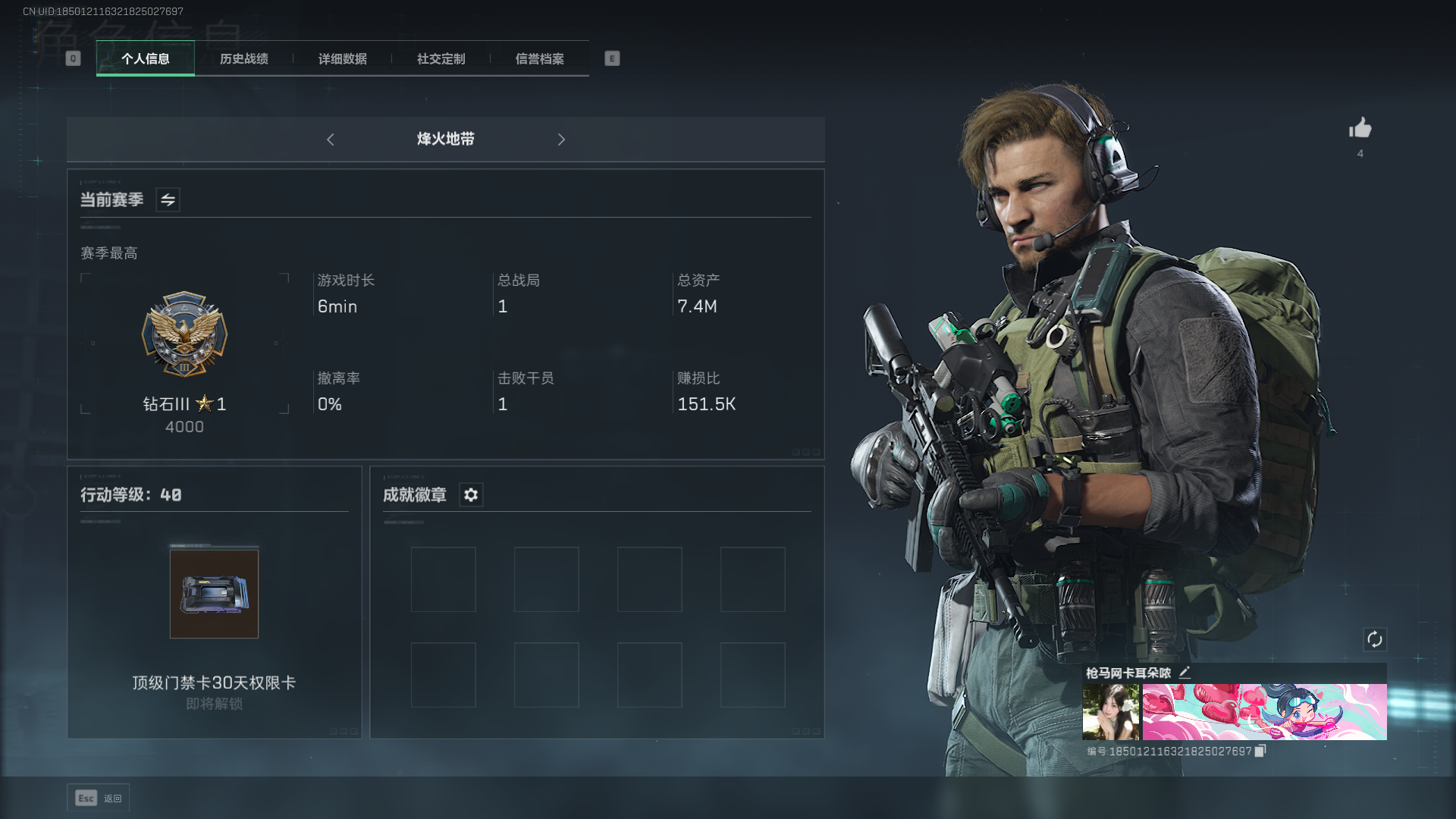Viewport: 1456px width, 819px height.
Task: Switch to the 个人信息 tab
Action: [x=146, y=58]
